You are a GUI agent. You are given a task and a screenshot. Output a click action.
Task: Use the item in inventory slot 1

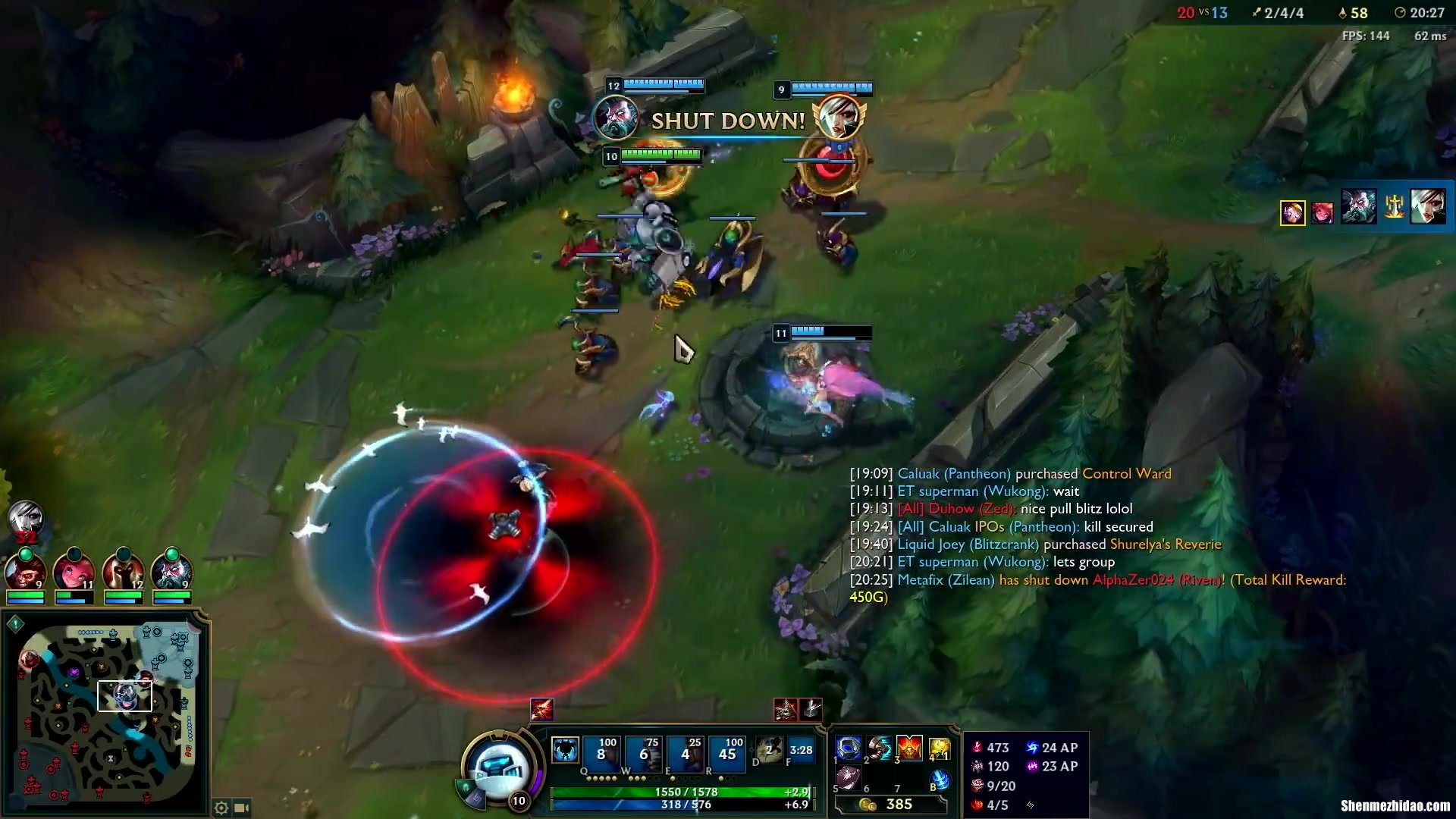(x=849, y=748)
